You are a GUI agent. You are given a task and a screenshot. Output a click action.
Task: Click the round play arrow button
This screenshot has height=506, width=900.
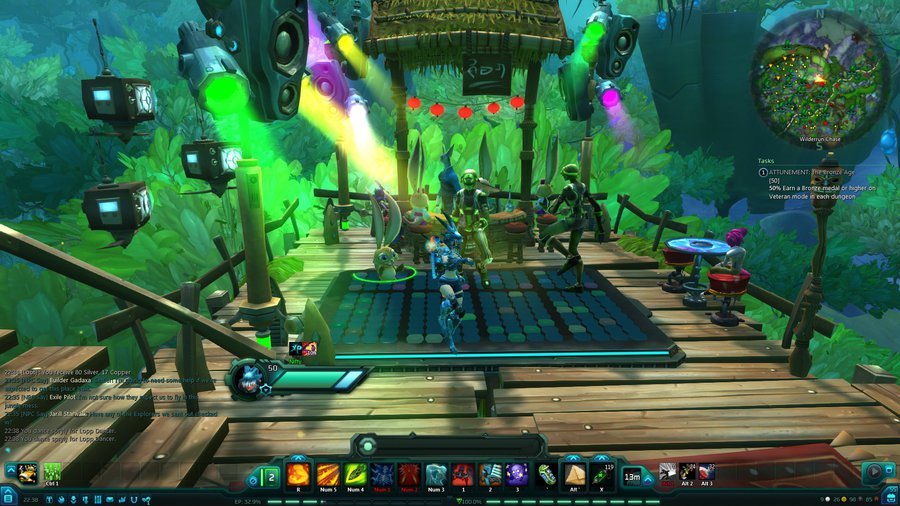873,471
